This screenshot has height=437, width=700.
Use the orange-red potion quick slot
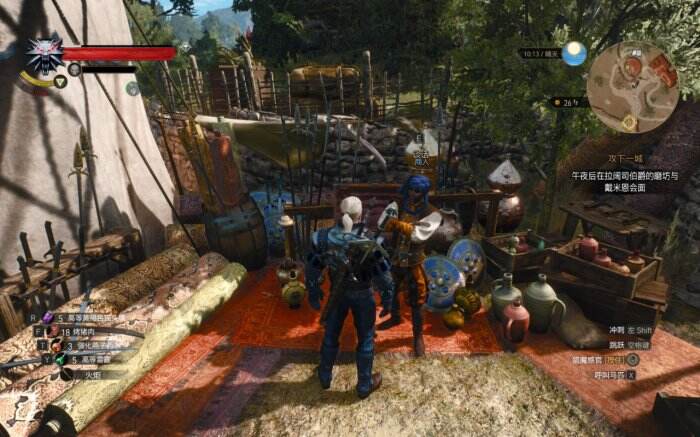coord(57,345)
